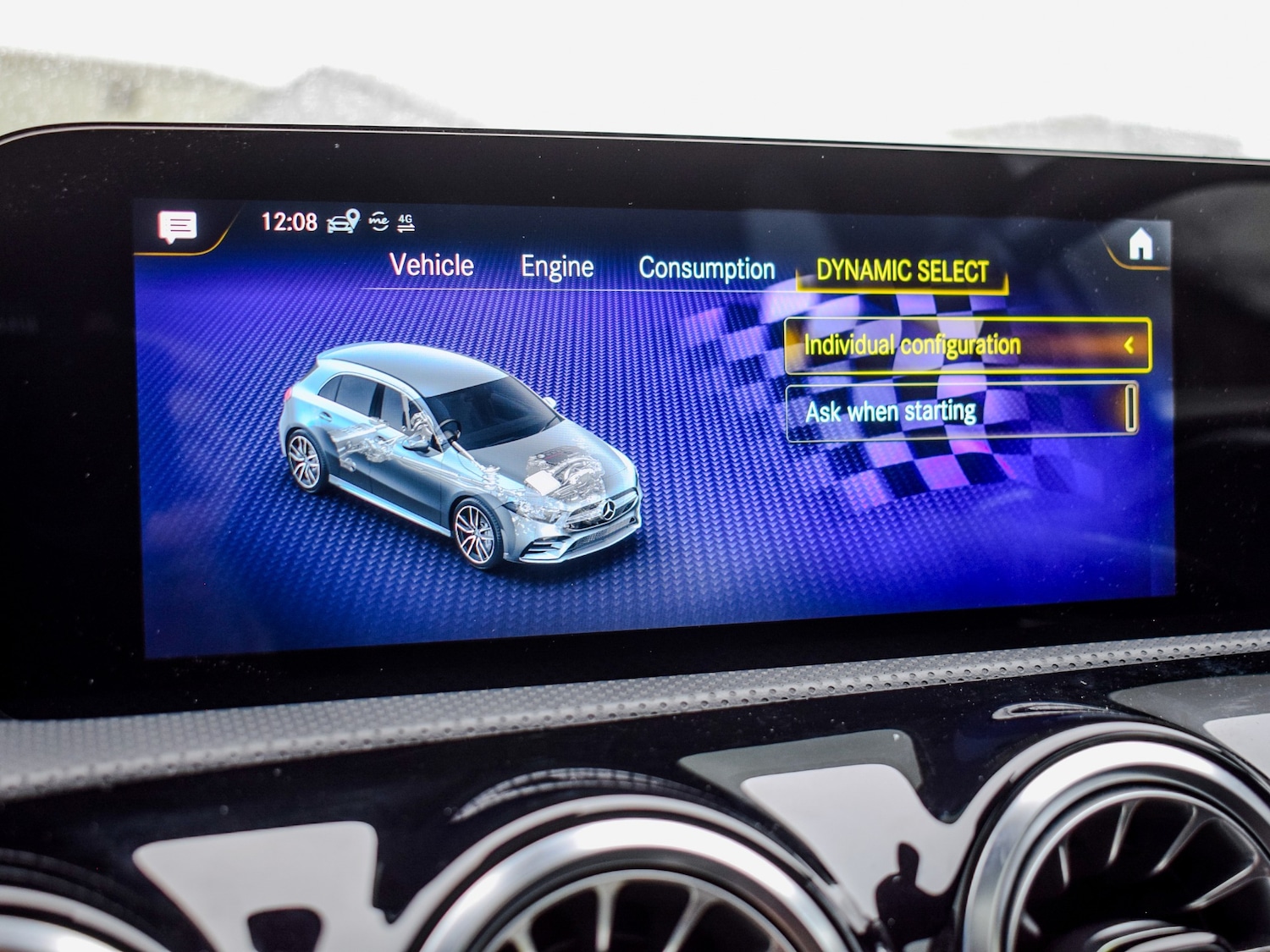Open the Engine tab

(558, 265)
